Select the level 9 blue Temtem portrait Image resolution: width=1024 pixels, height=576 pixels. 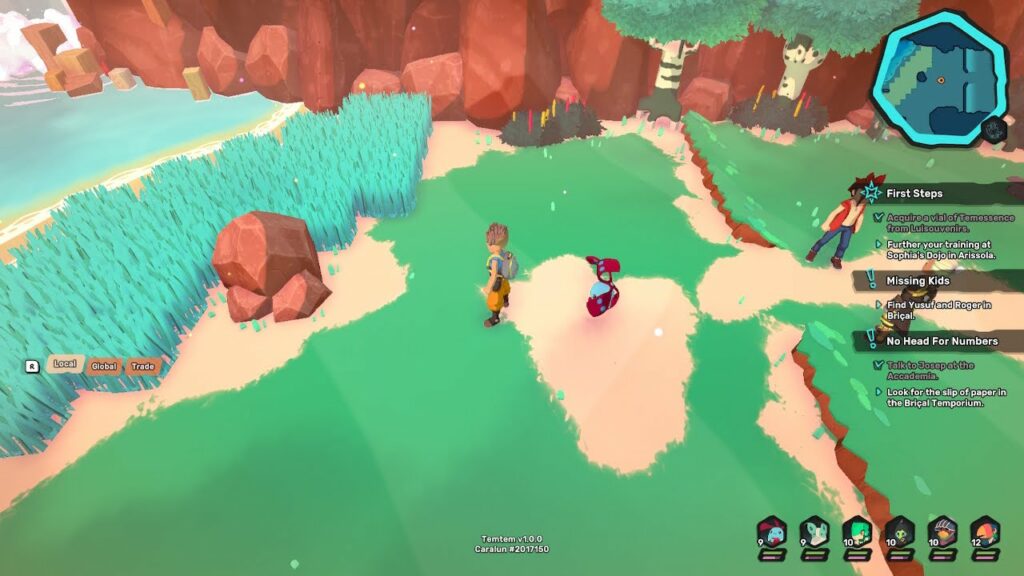[772, 531]
